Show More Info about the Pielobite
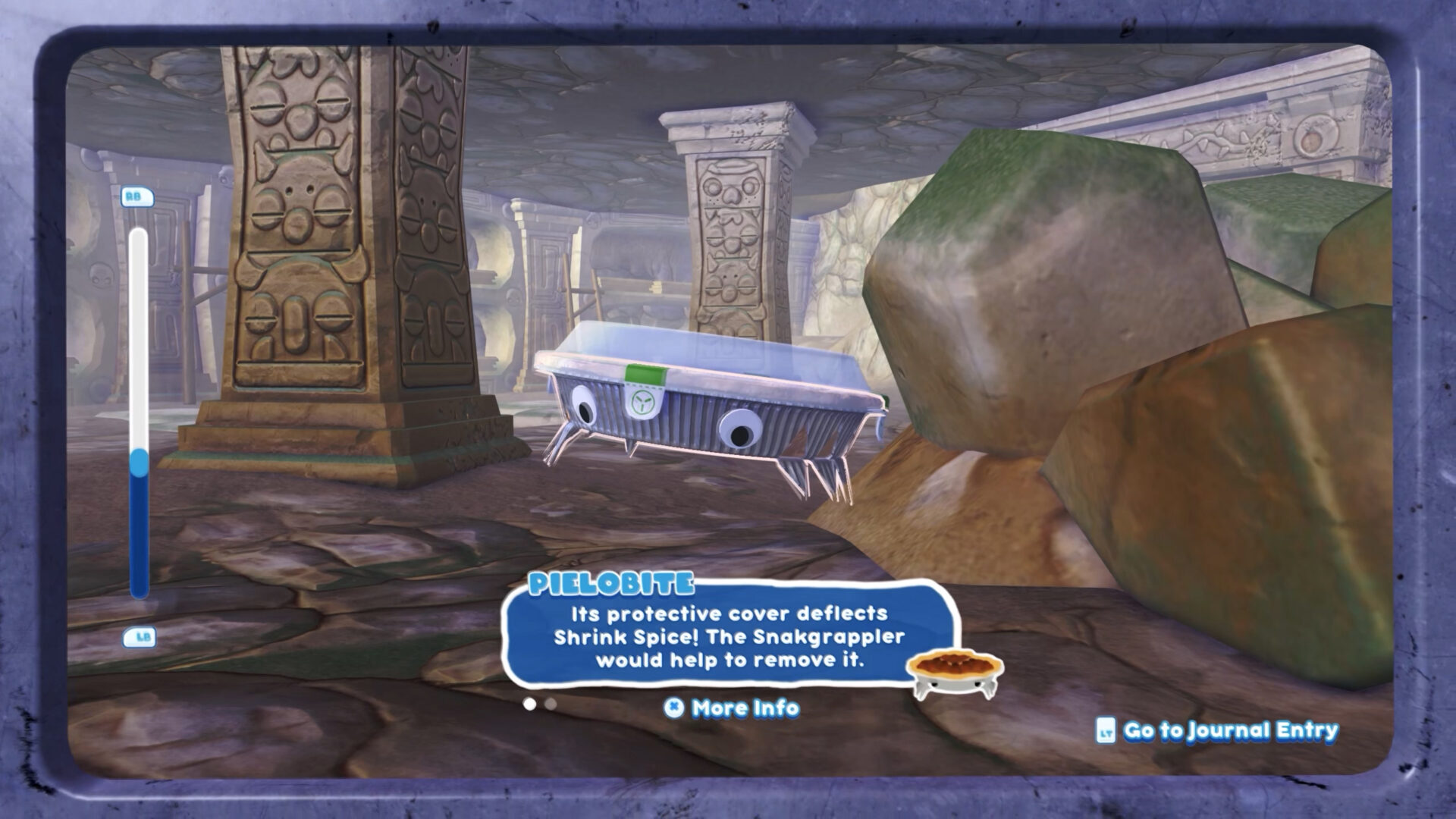Screen dimensions: 1456x819 tap(732, 708)
